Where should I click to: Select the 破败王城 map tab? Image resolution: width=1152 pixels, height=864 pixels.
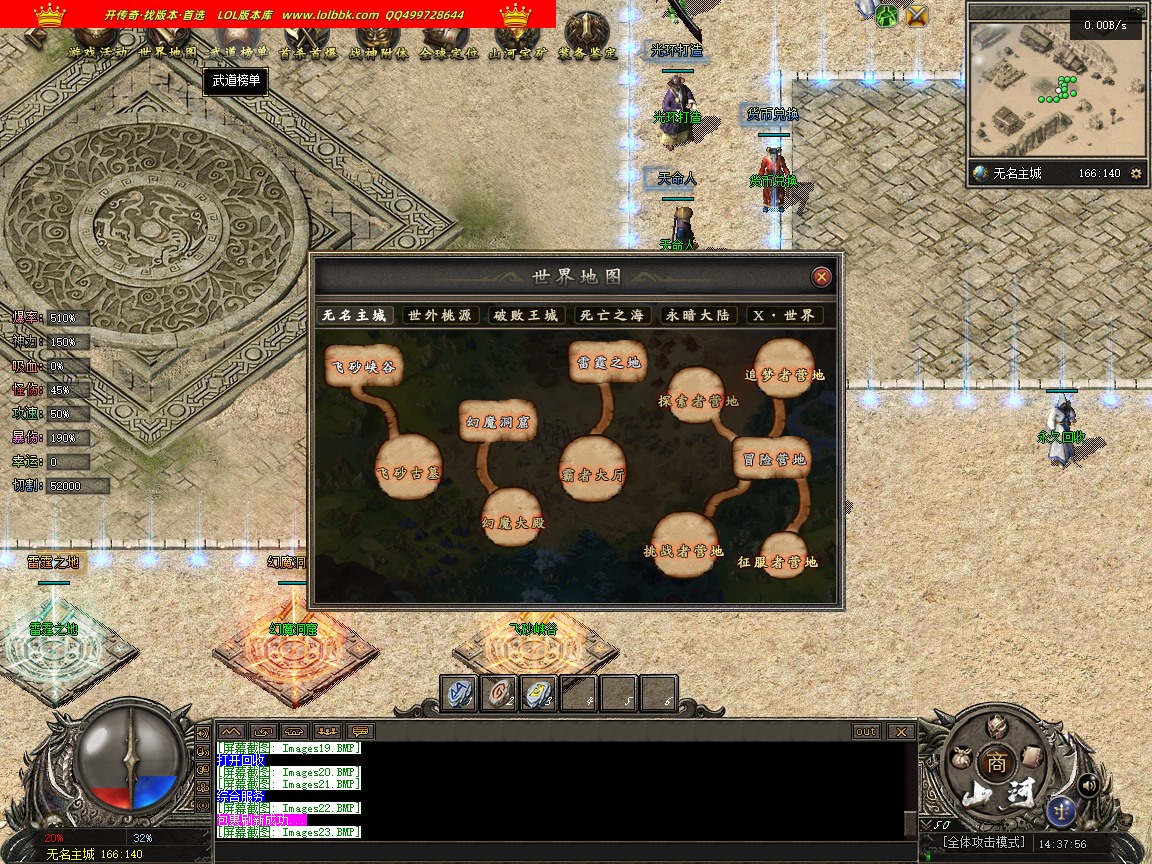526,315
